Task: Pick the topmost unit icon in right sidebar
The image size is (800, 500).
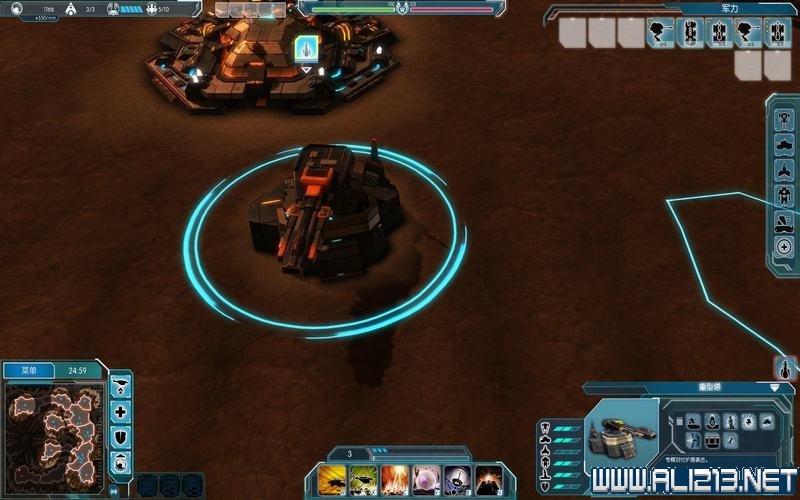Action: [x=785, y=116]
